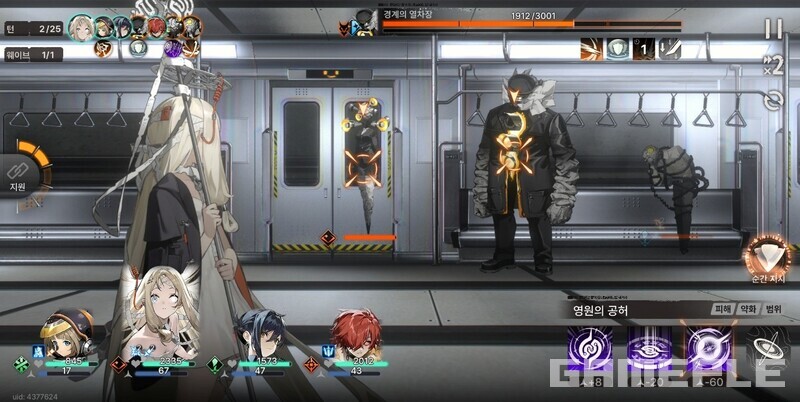
Task: Inspect the shield buff status icon
Action: pyautogui.click(x=619, y=48)
